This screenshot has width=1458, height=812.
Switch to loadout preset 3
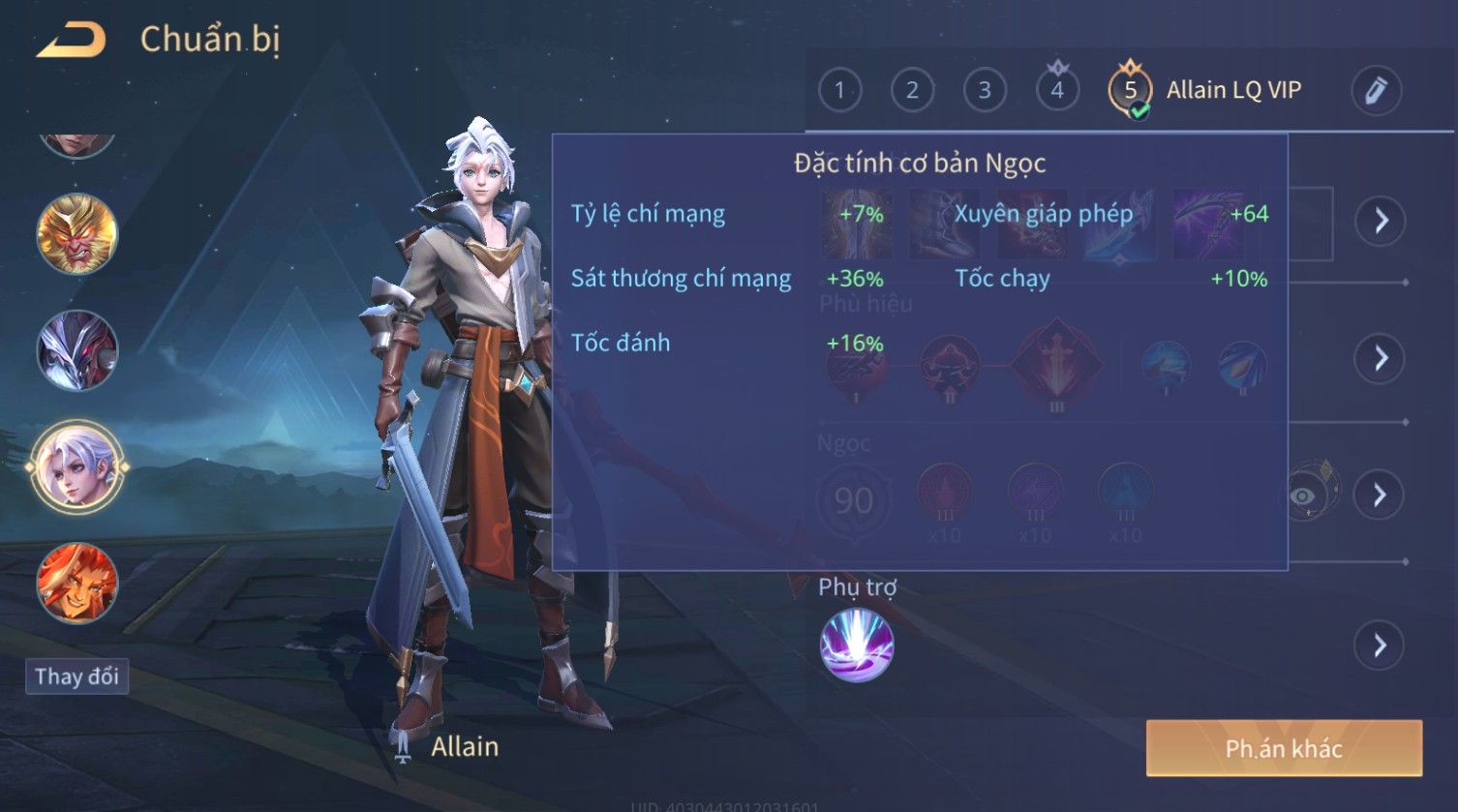[x=985, y=90]
